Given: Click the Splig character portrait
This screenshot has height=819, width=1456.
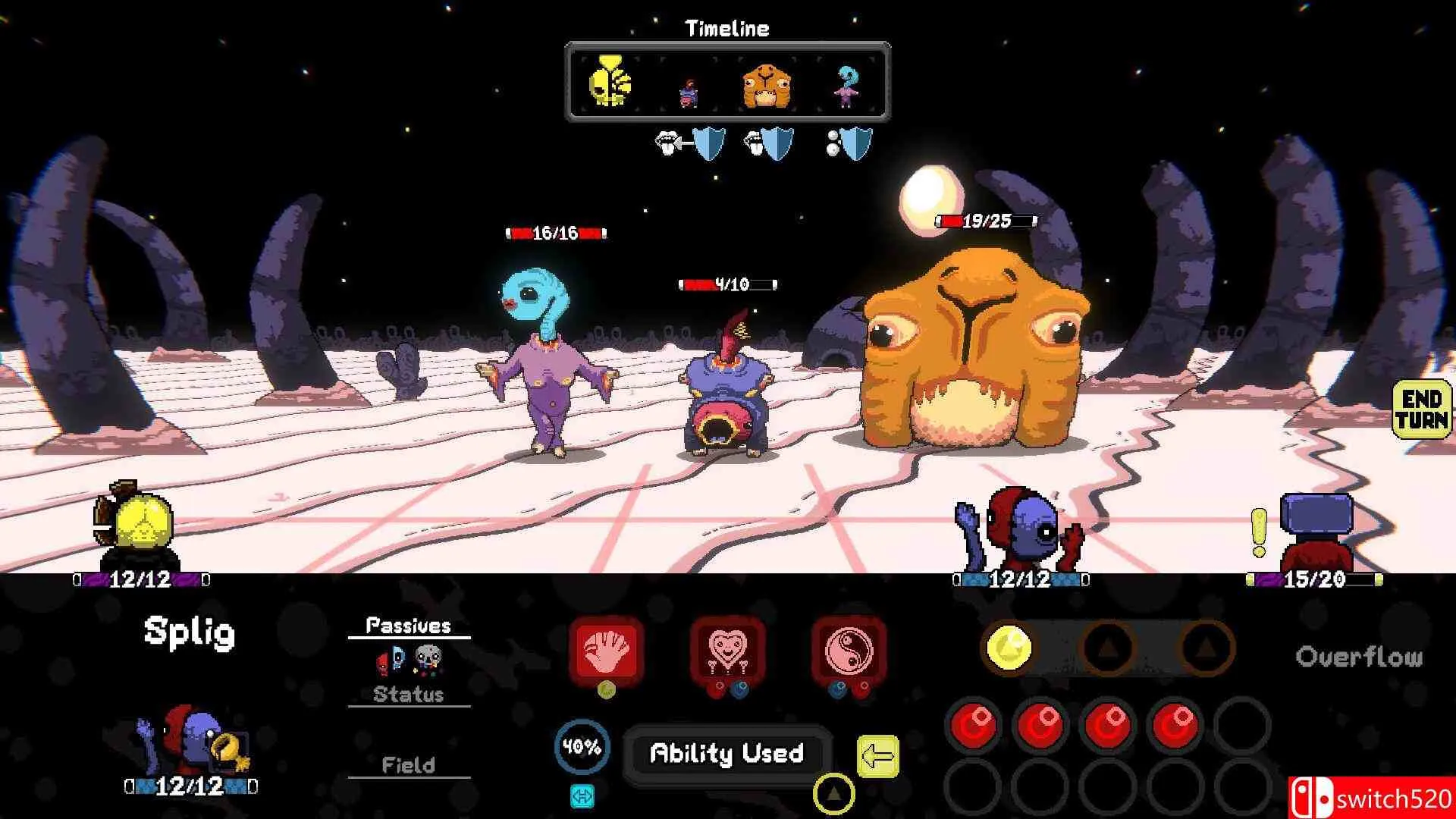Looking at the screenshot, I should pos(190,739).
